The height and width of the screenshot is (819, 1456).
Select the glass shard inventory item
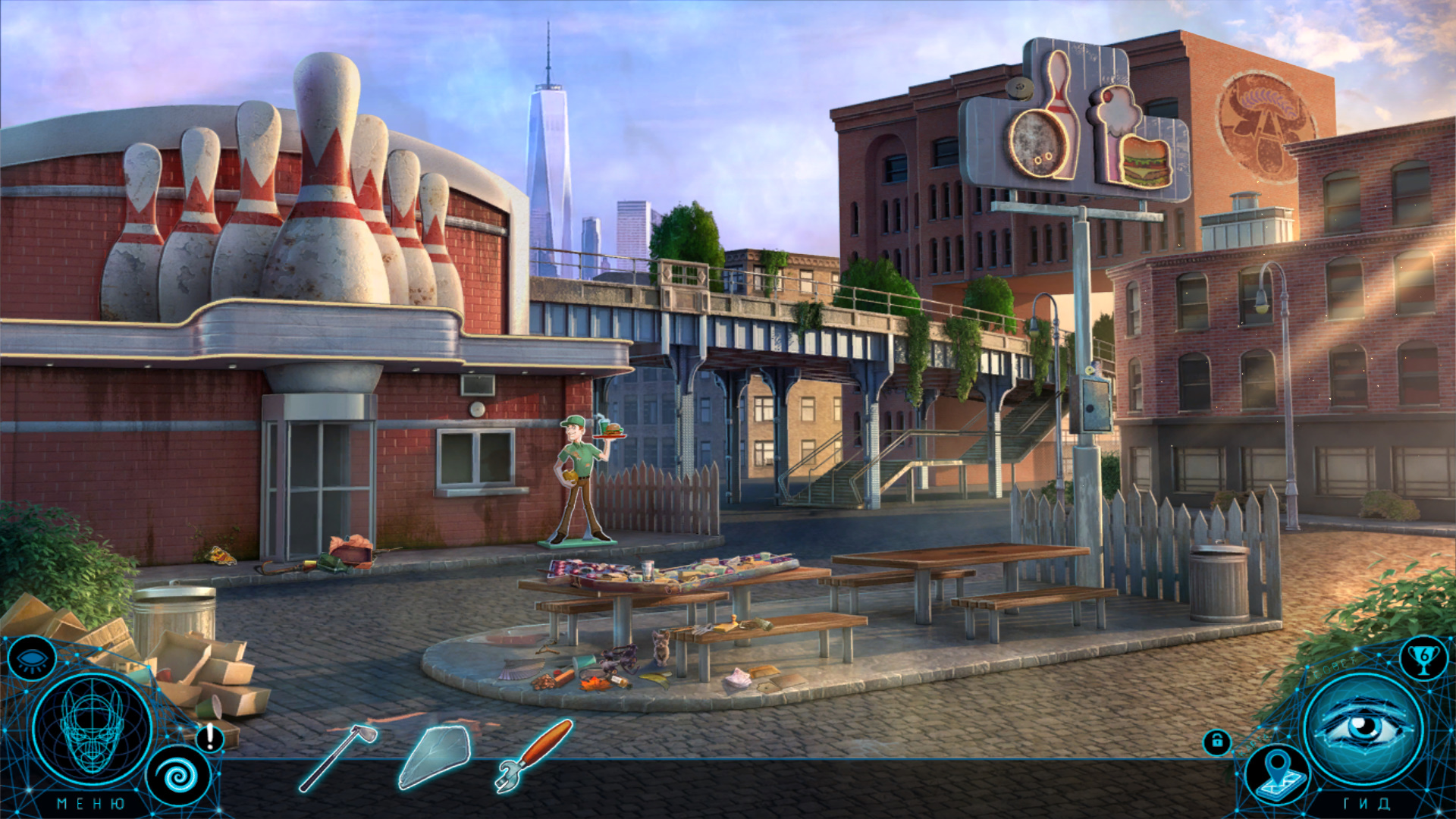click(x=435, y=758)
